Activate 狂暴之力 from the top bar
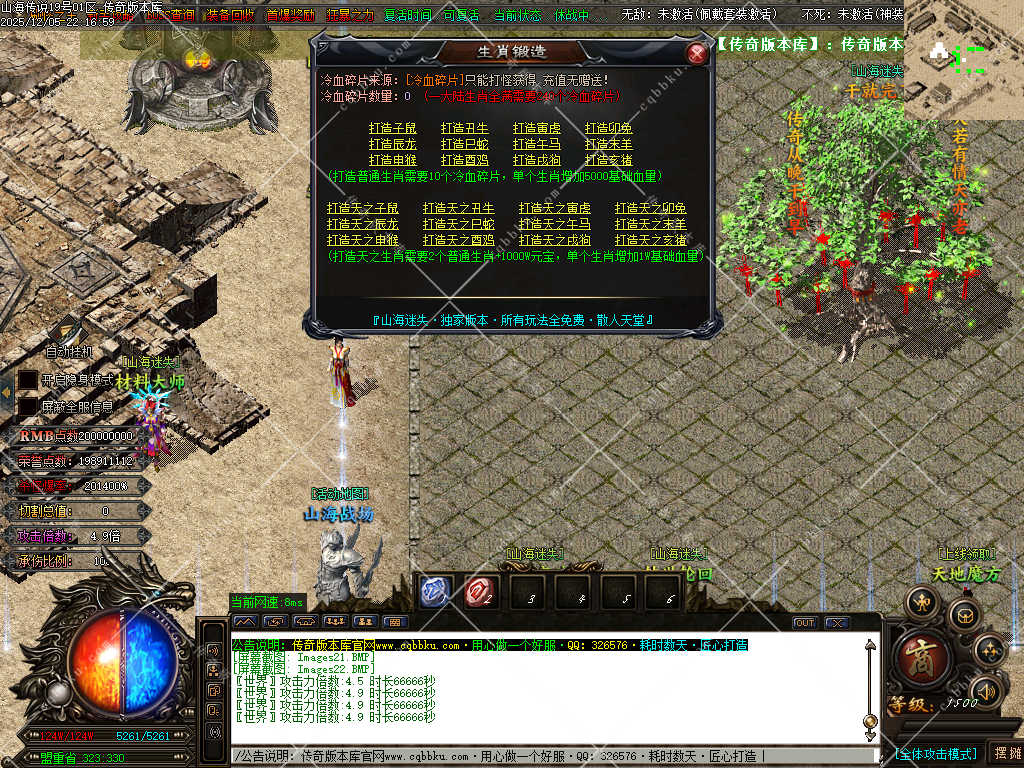Screen dimensions: 1024x768 click(349, 15)
